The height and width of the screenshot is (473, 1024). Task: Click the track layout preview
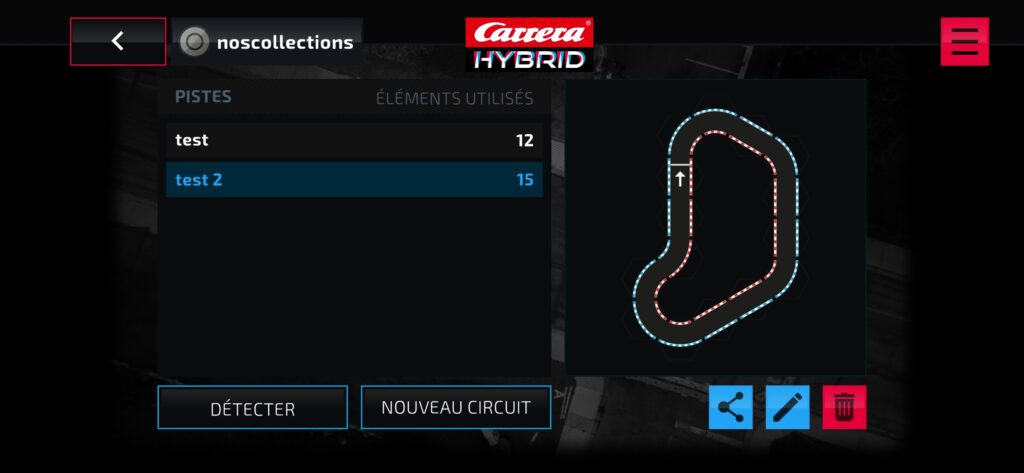pos(716,227)
